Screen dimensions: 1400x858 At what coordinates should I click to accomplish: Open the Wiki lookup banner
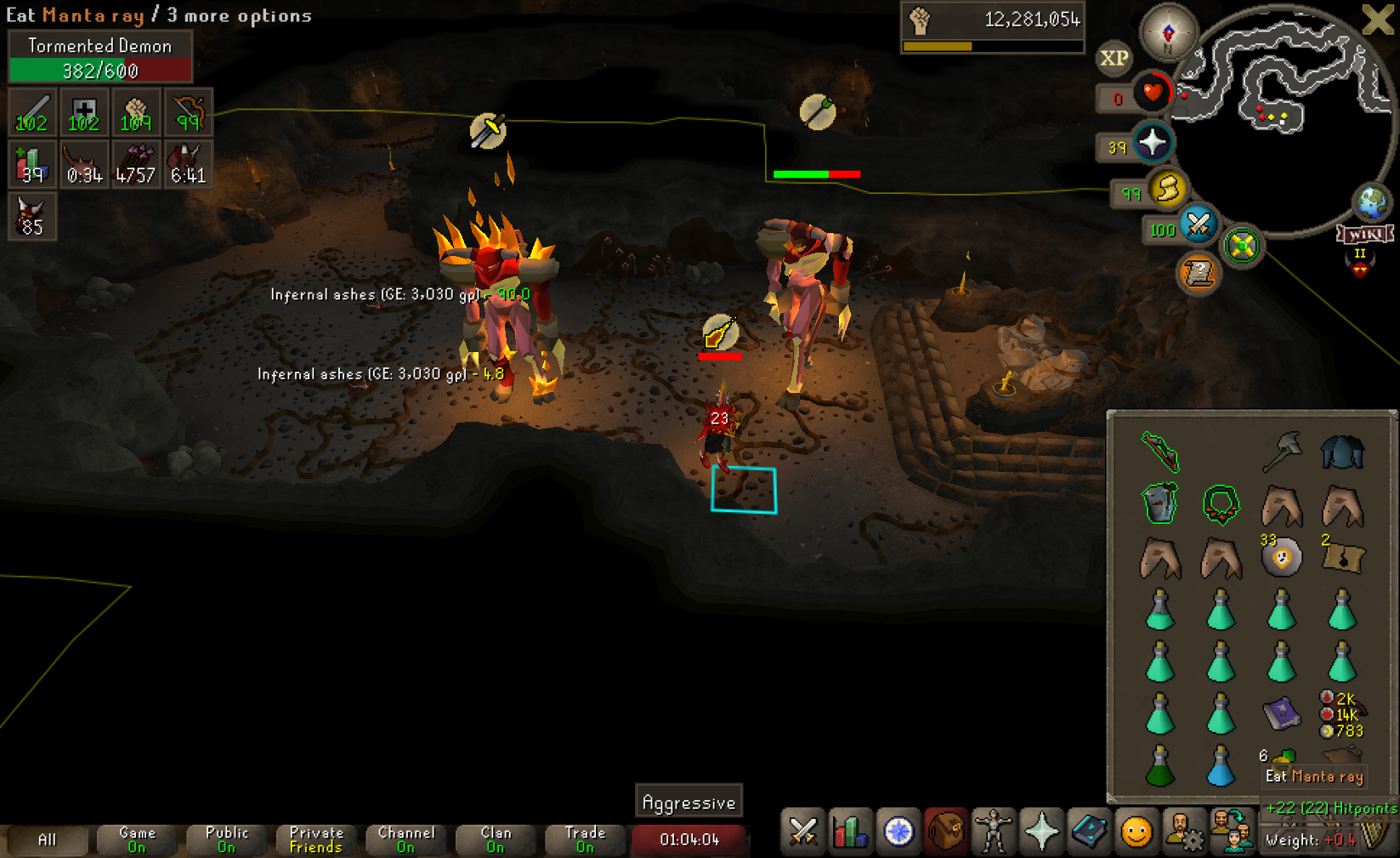(x=1365, y=234)
